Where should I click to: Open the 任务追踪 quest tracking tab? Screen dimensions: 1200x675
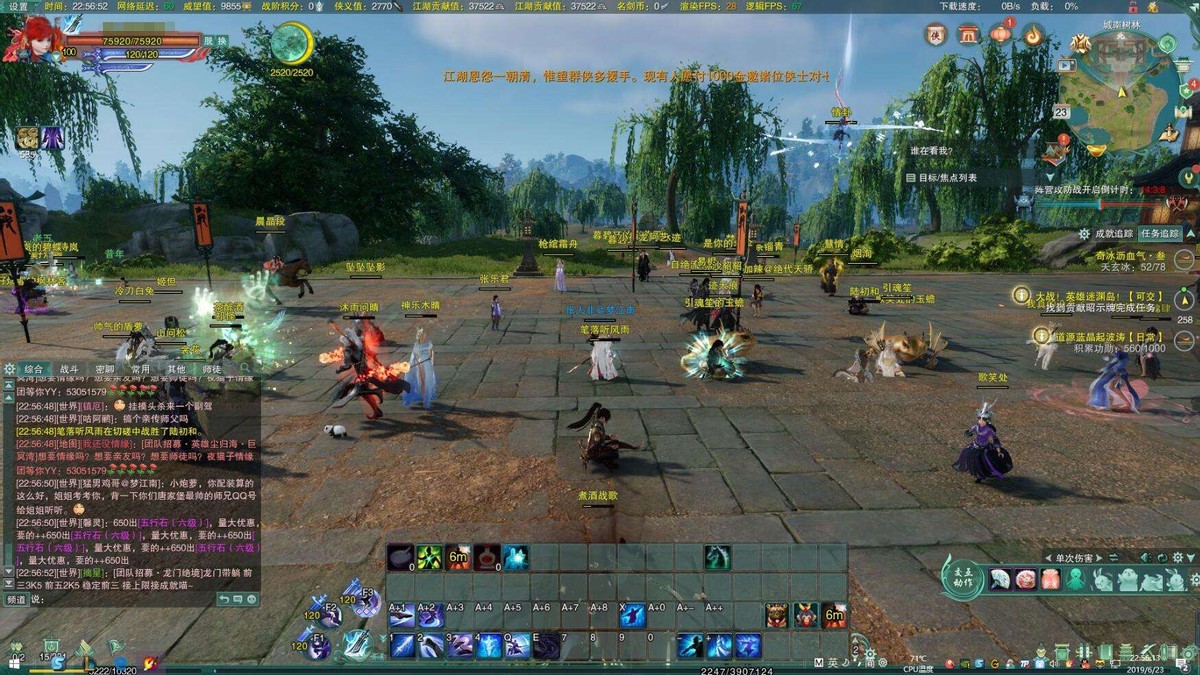tap(1160, 233)
